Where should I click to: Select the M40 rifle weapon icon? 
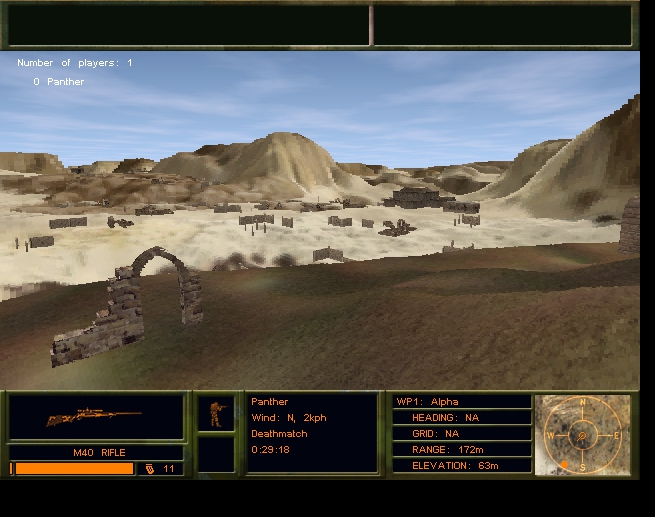point(94,416)
